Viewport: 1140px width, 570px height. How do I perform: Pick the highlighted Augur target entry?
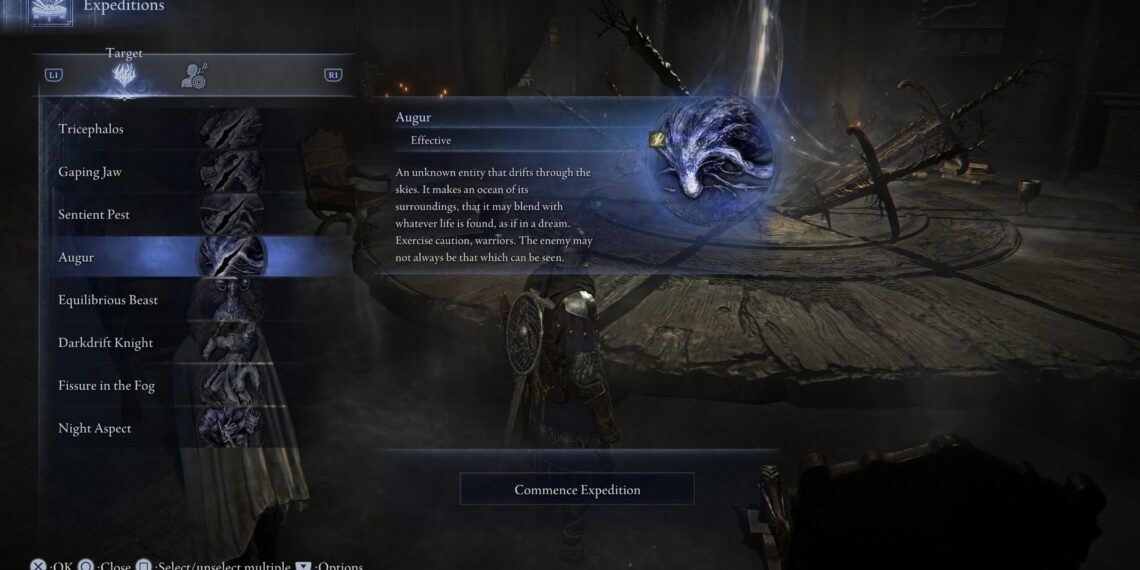coord(160,258)
